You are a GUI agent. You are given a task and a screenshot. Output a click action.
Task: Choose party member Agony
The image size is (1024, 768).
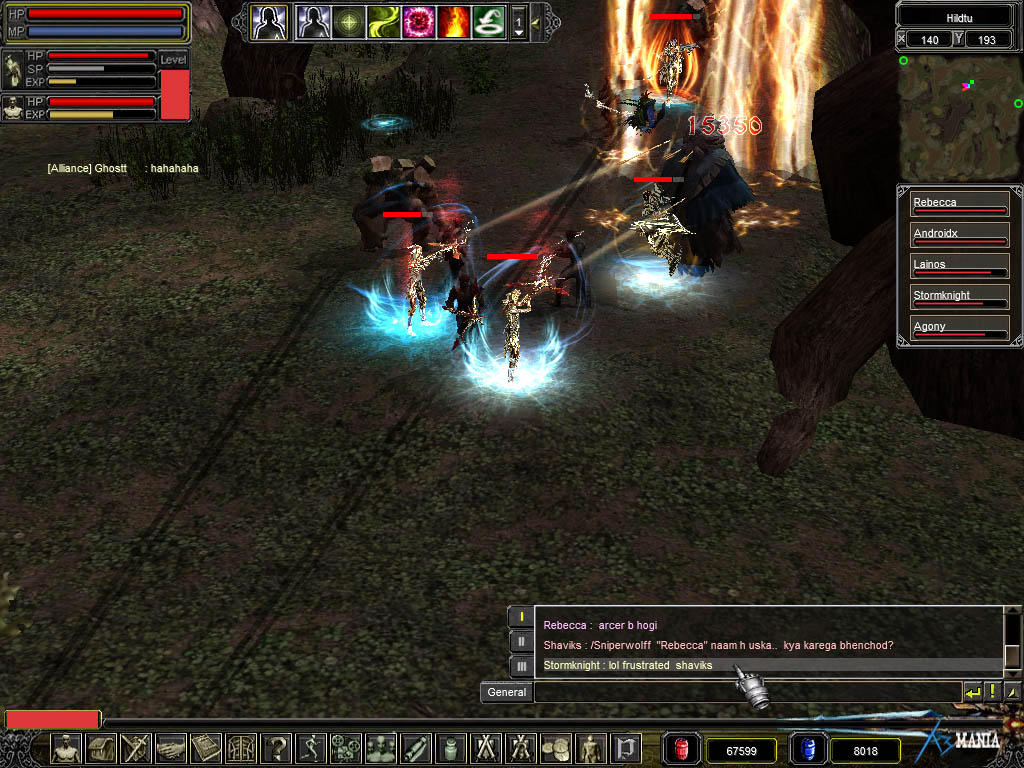959,329
